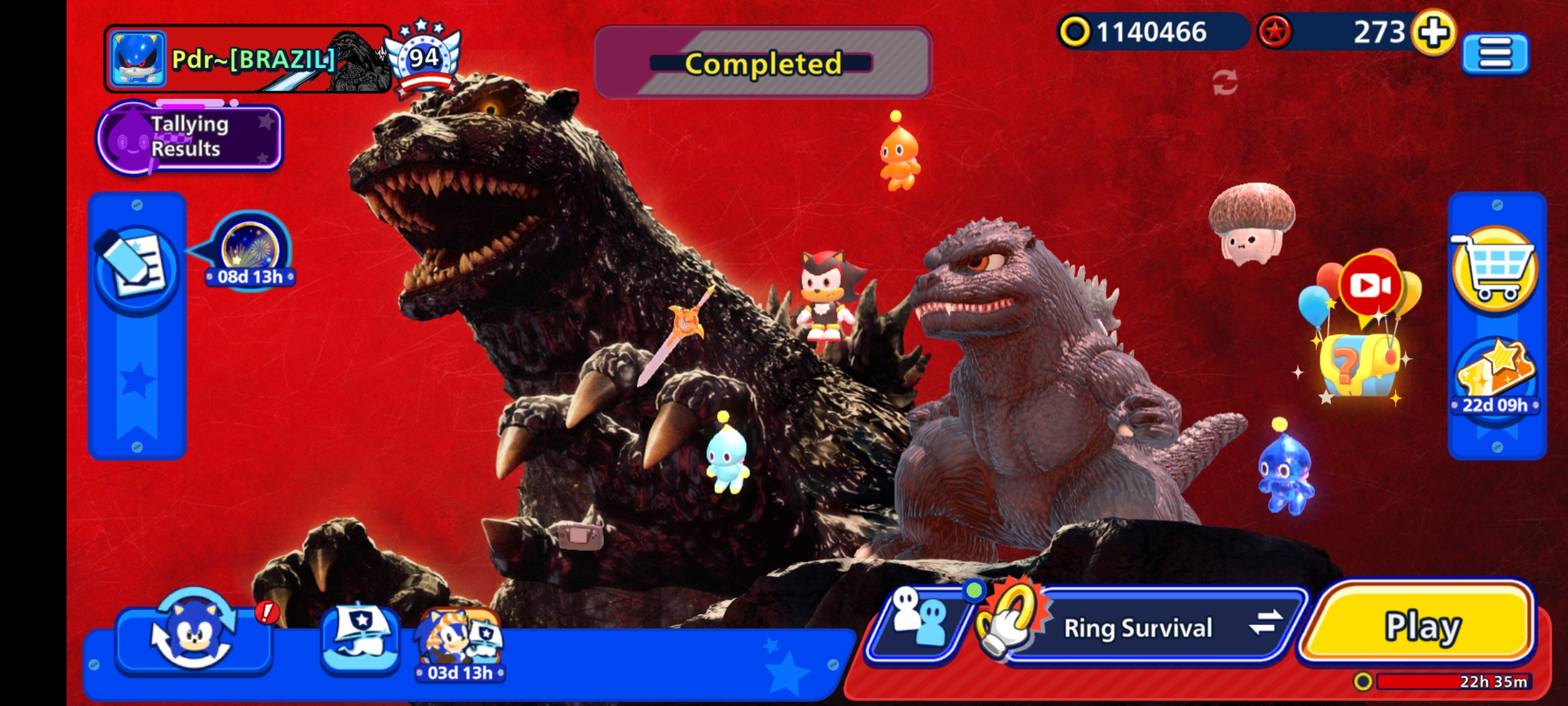View the Tallying Results league panel

(x=189, y=137)
